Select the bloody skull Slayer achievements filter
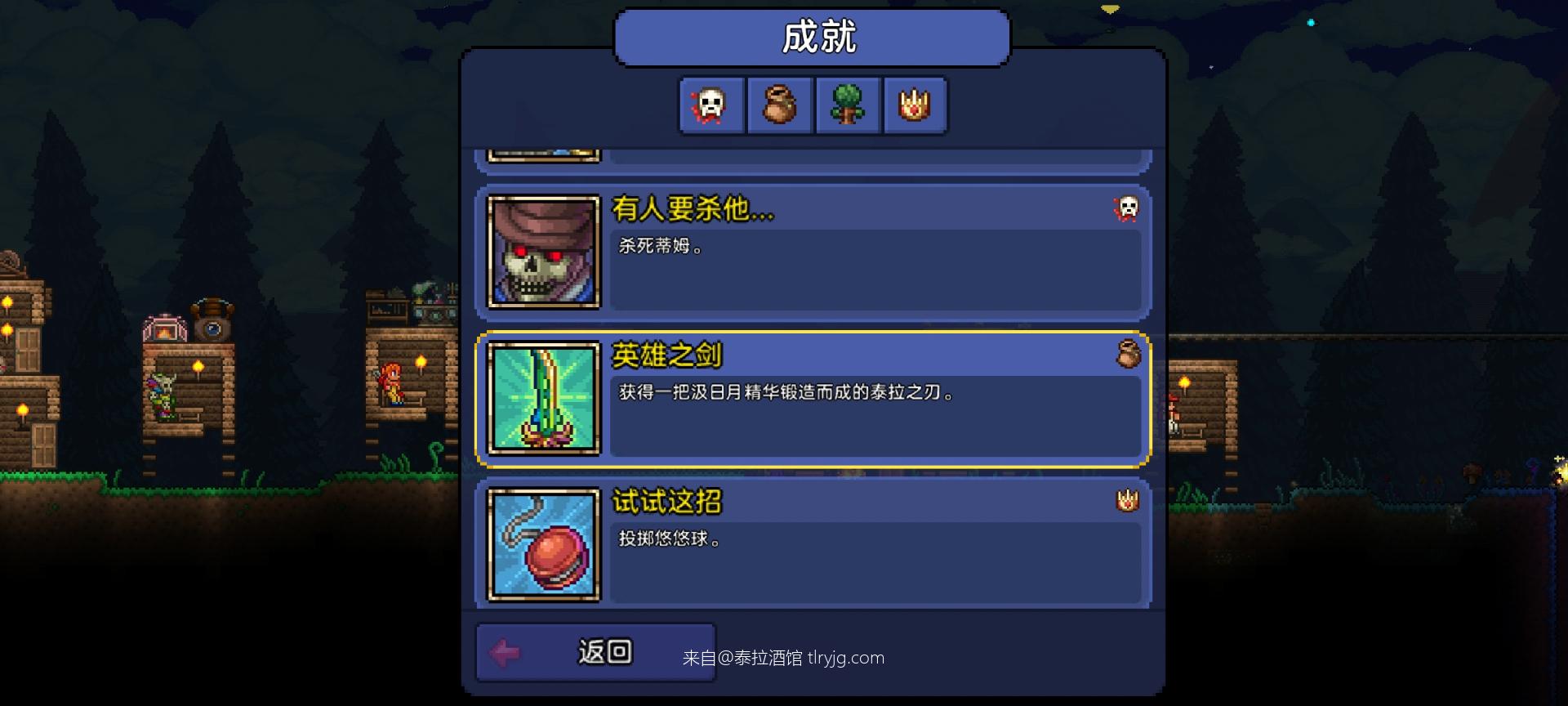 [710, 105]
